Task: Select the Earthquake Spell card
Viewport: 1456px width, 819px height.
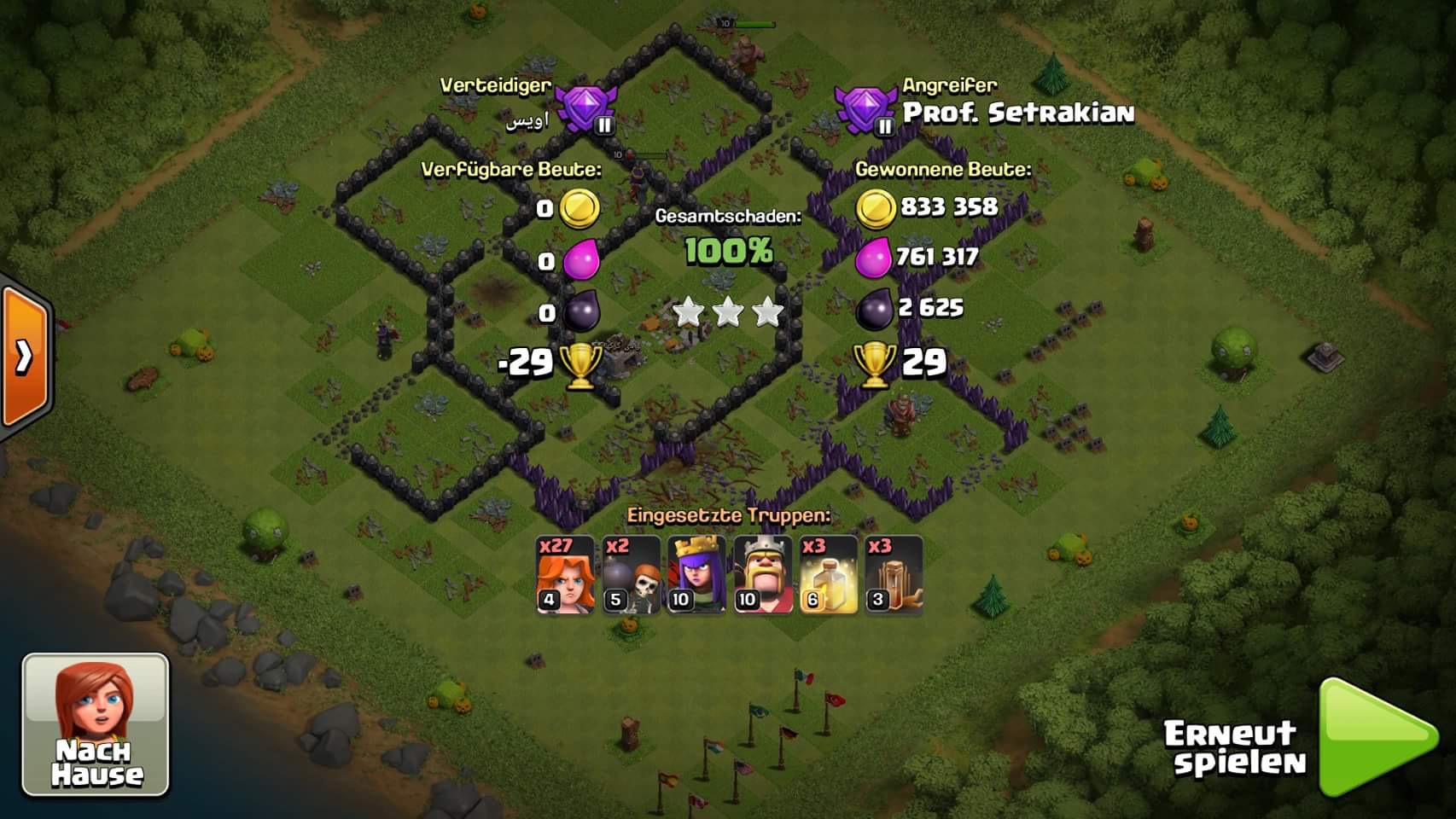Action: point(894,575)
